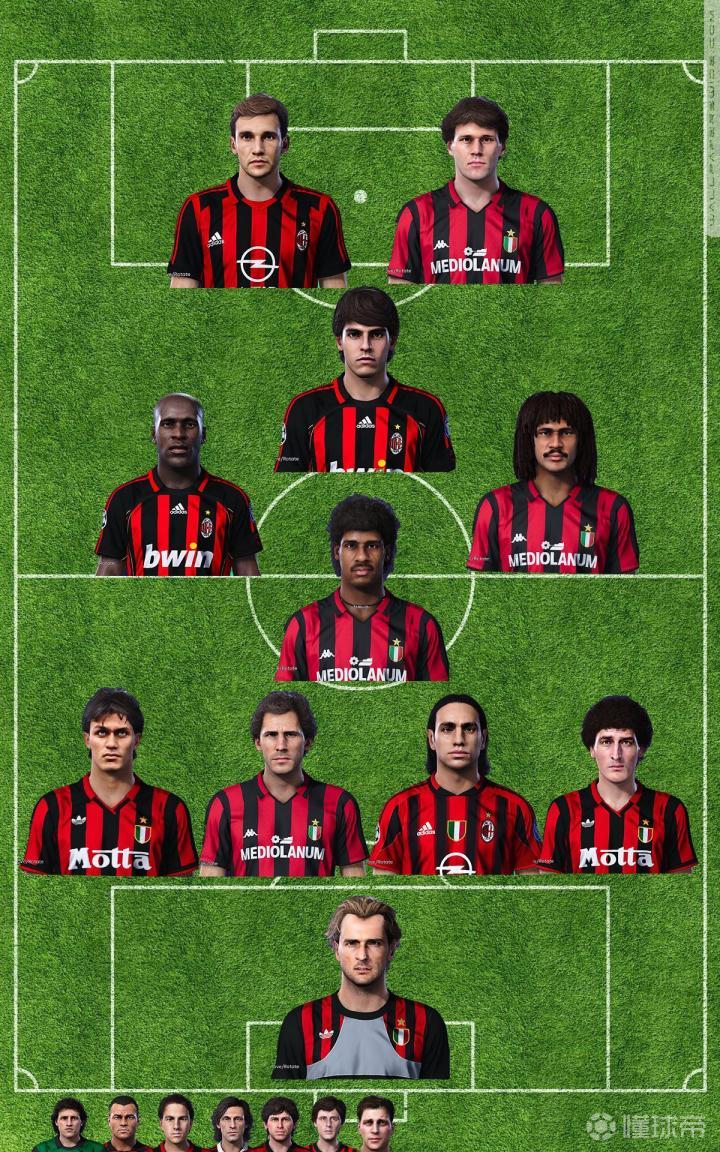Select the substitute in the green goalkeeper kit
720x1152 pixels.
pos(69,1125)
